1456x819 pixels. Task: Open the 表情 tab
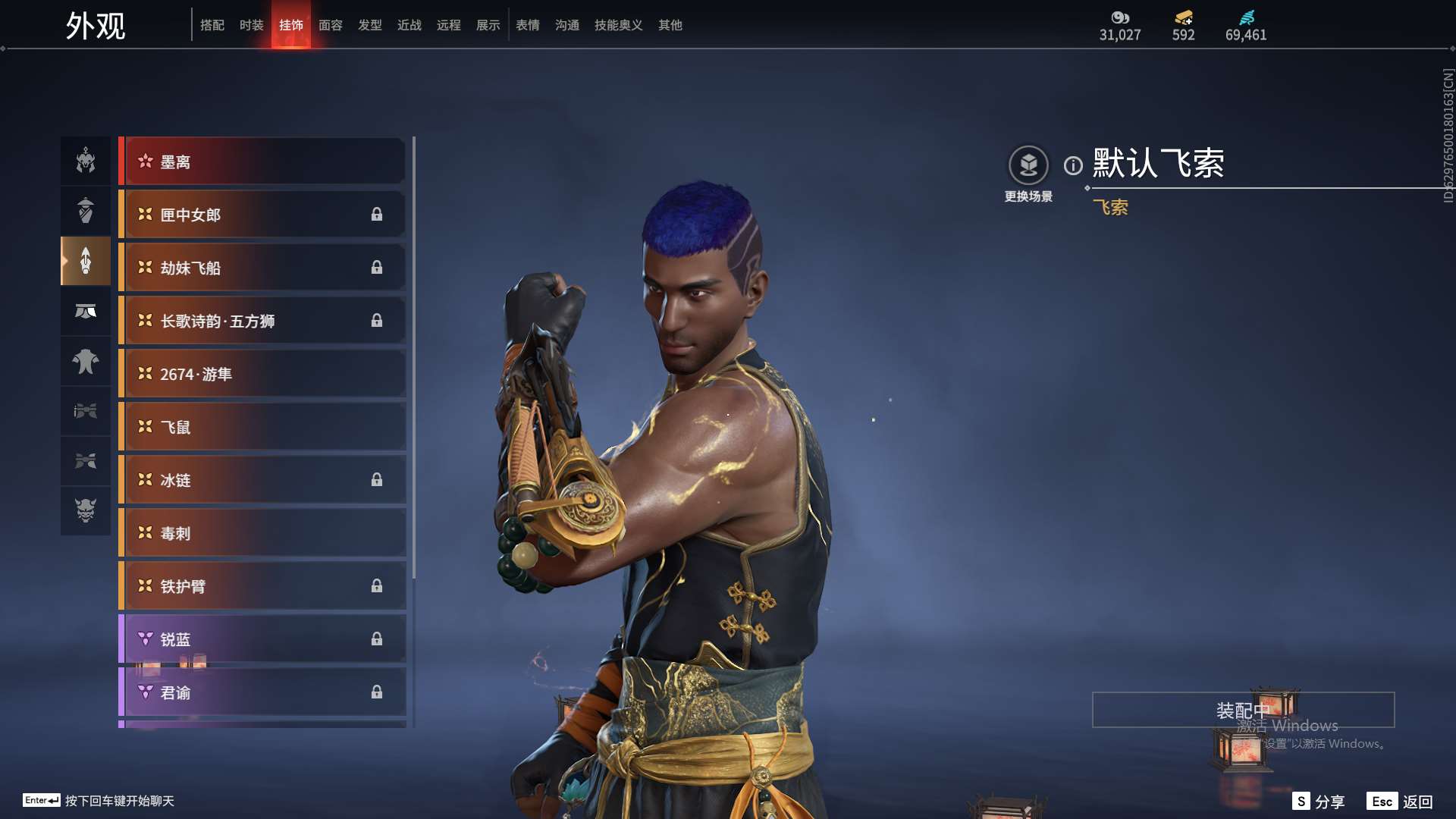527,25
